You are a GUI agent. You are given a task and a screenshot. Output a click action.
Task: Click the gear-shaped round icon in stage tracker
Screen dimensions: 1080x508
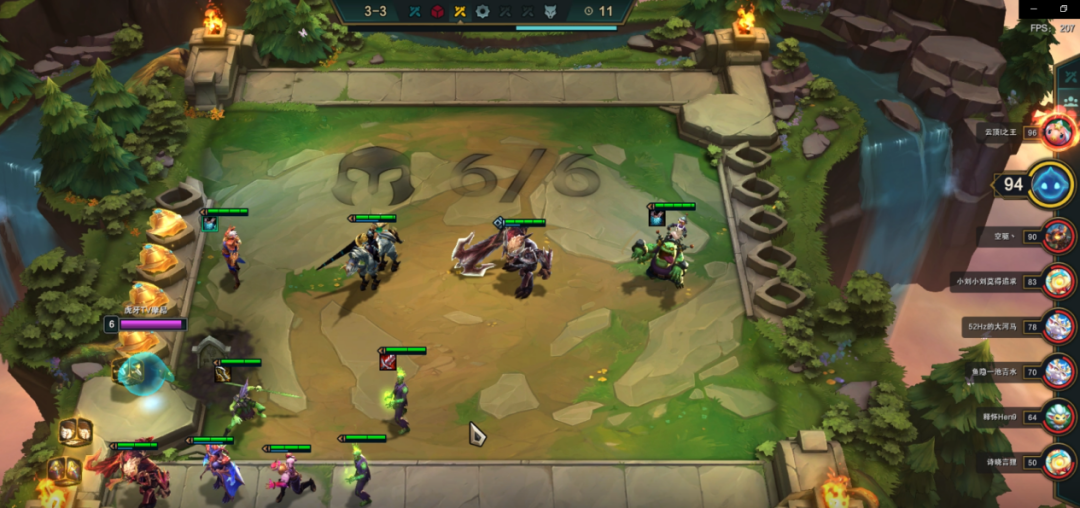pyautogui.click(x=484, y=12)
